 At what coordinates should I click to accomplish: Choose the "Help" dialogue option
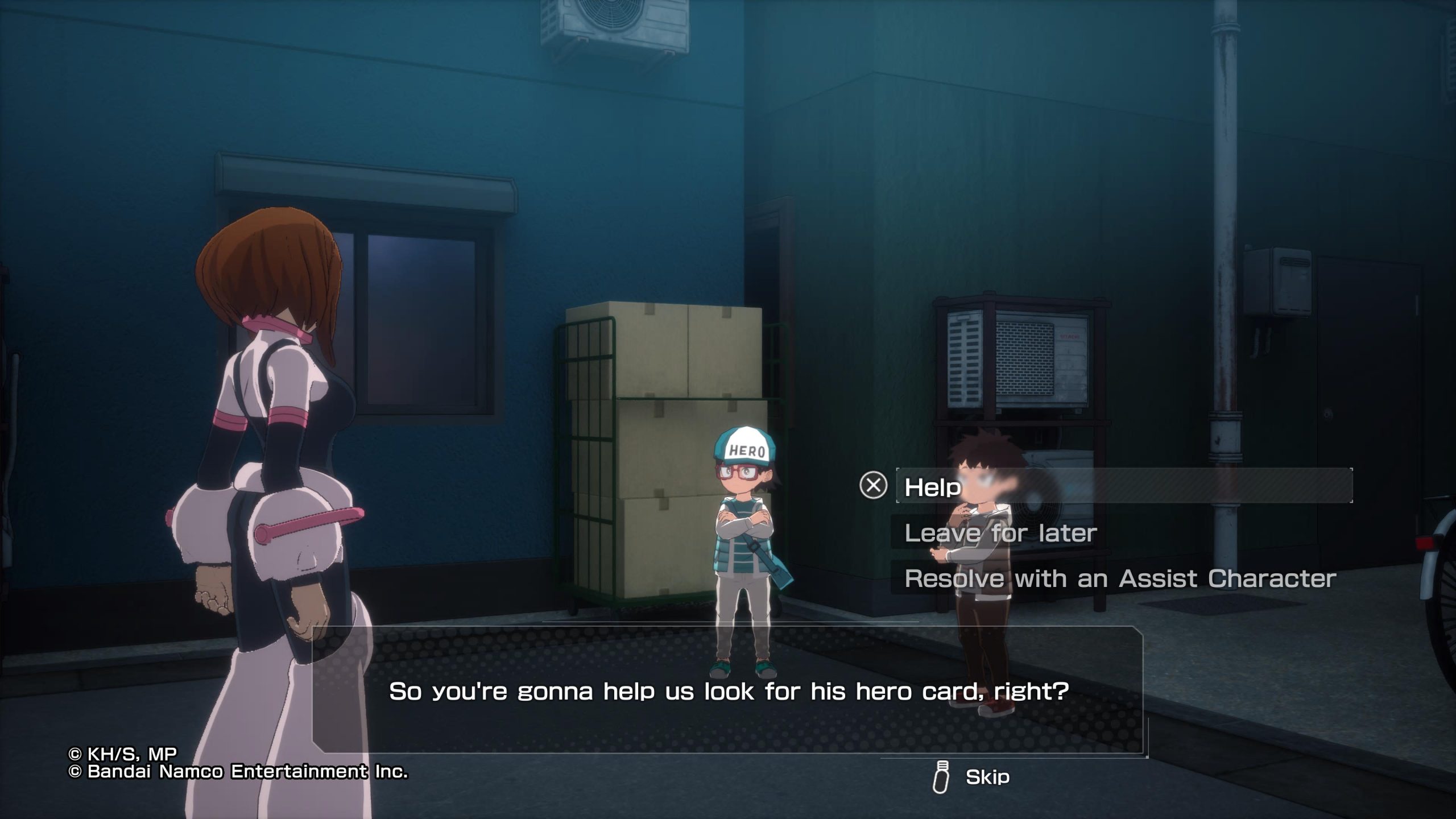tap(933, 487)
